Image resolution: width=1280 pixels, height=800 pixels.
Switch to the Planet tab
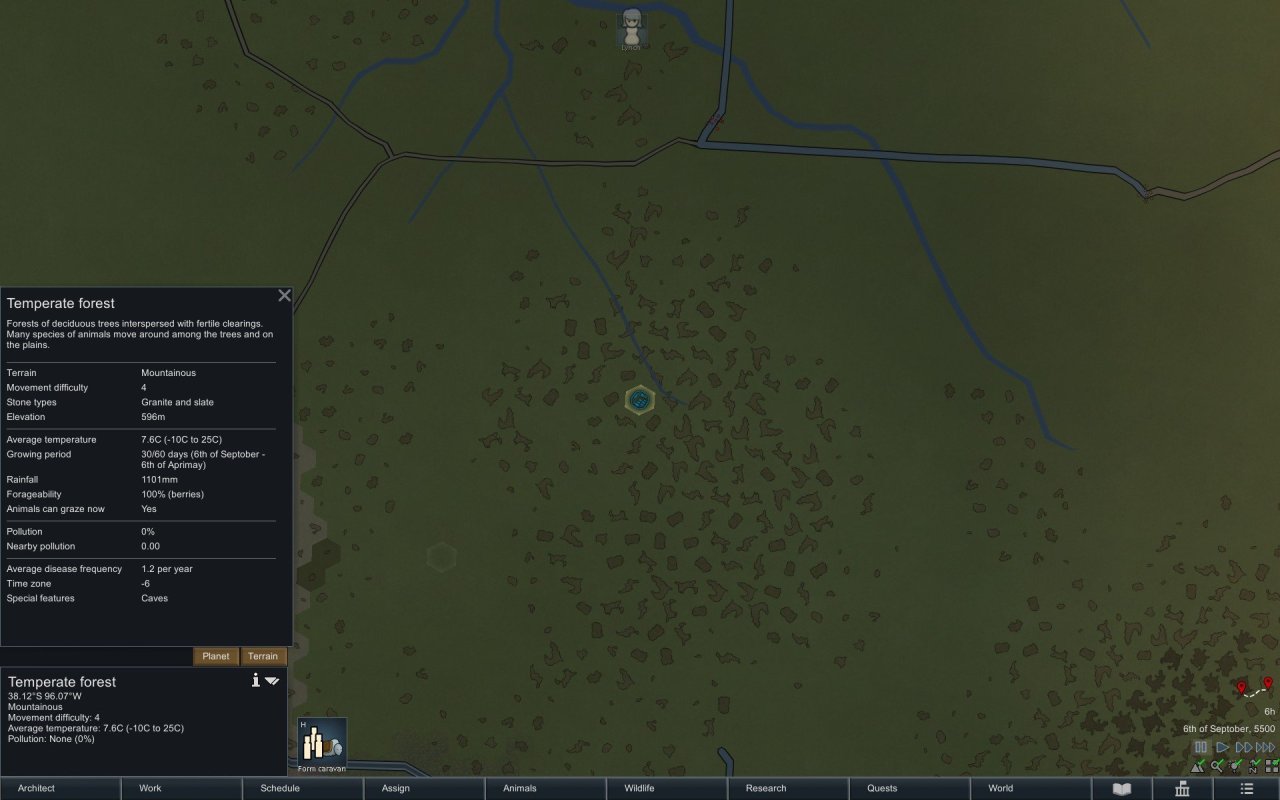216,656
